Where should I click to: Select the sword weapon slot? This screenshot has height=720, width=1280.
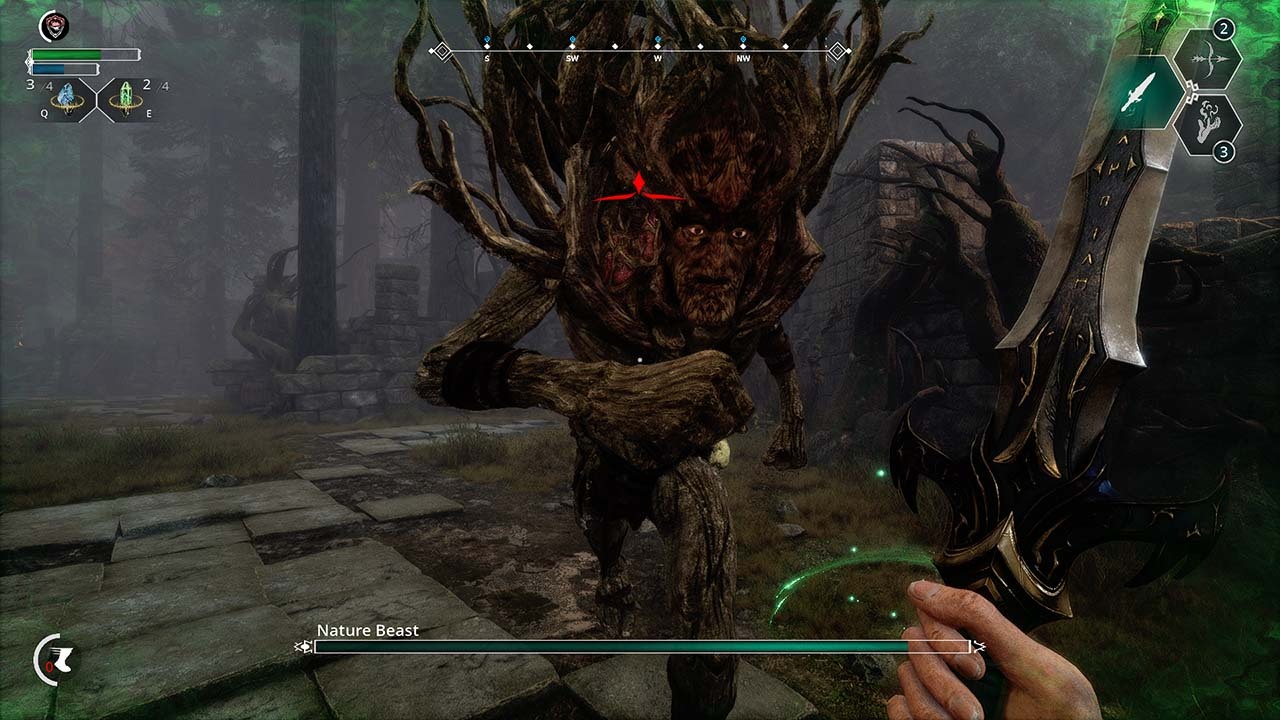[1146, 92]
